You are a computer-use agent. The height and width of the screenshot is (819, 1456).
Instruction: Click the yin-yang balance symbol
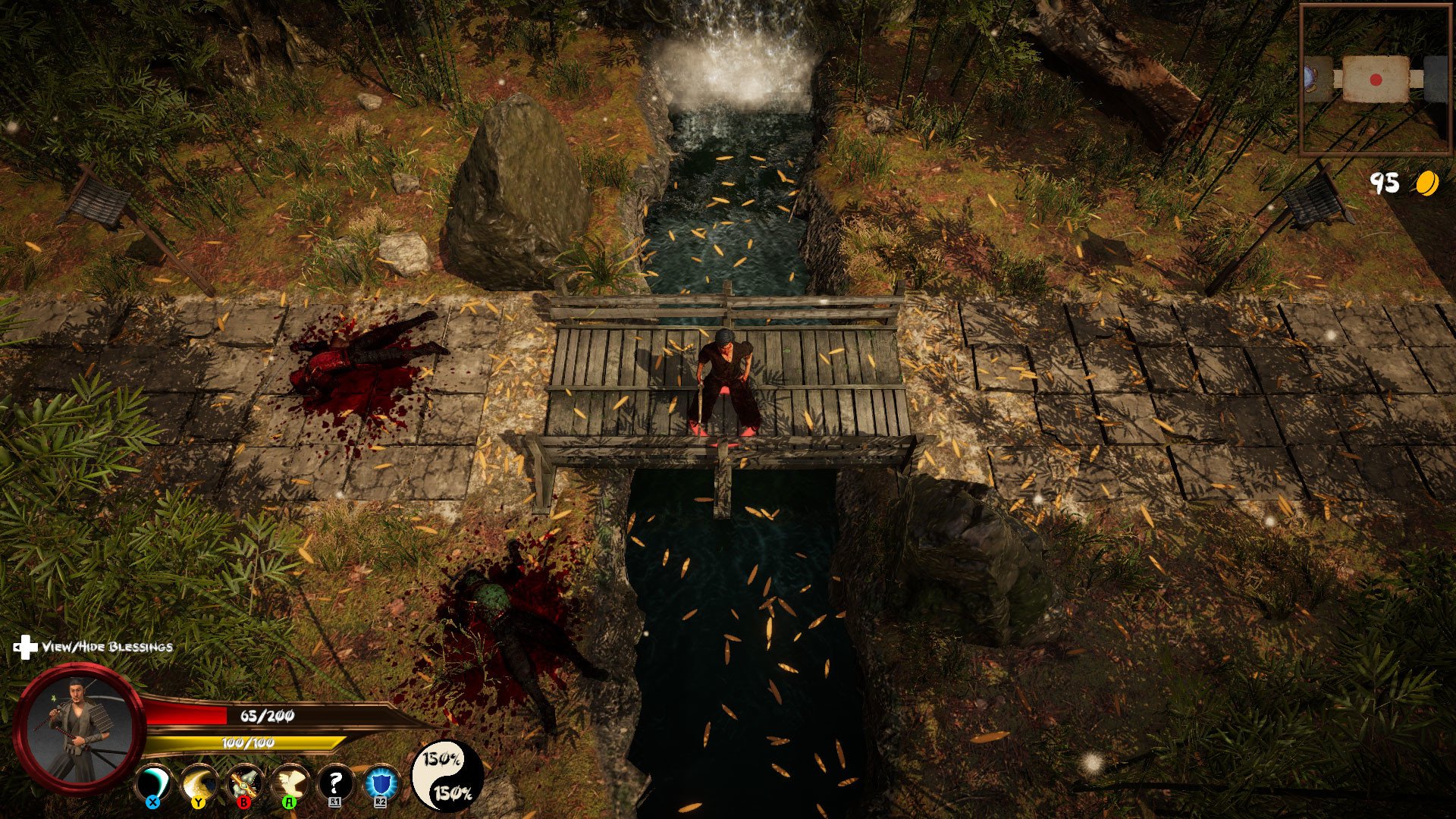coord(447,776)
